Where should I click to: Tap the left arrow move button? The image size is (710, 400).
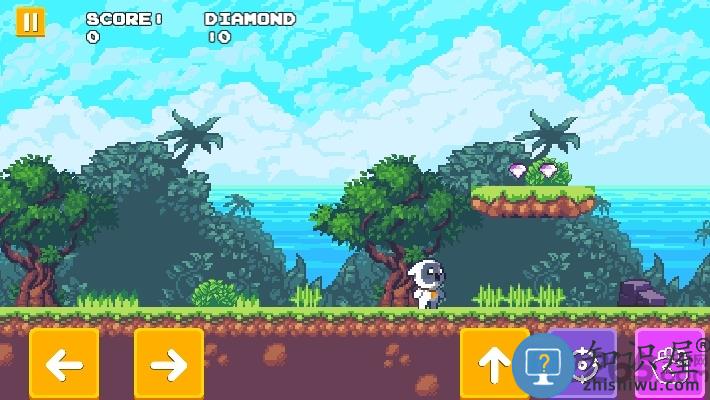coord(64,364)
